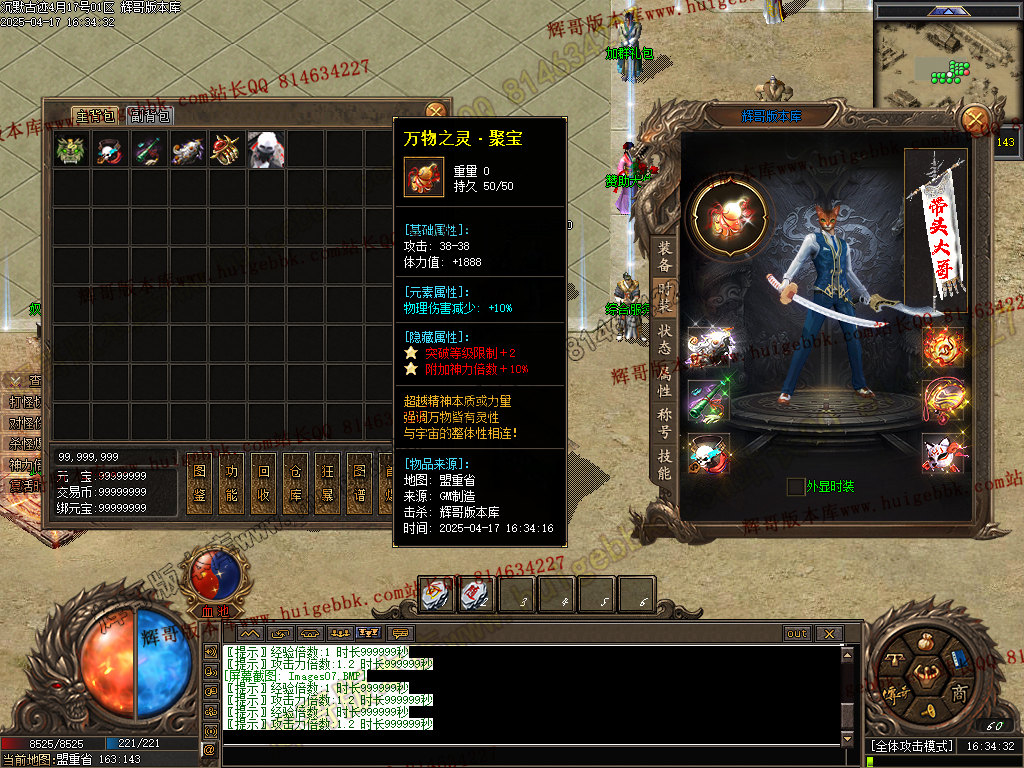Switch to the 副背包 tab

point(151,116)
